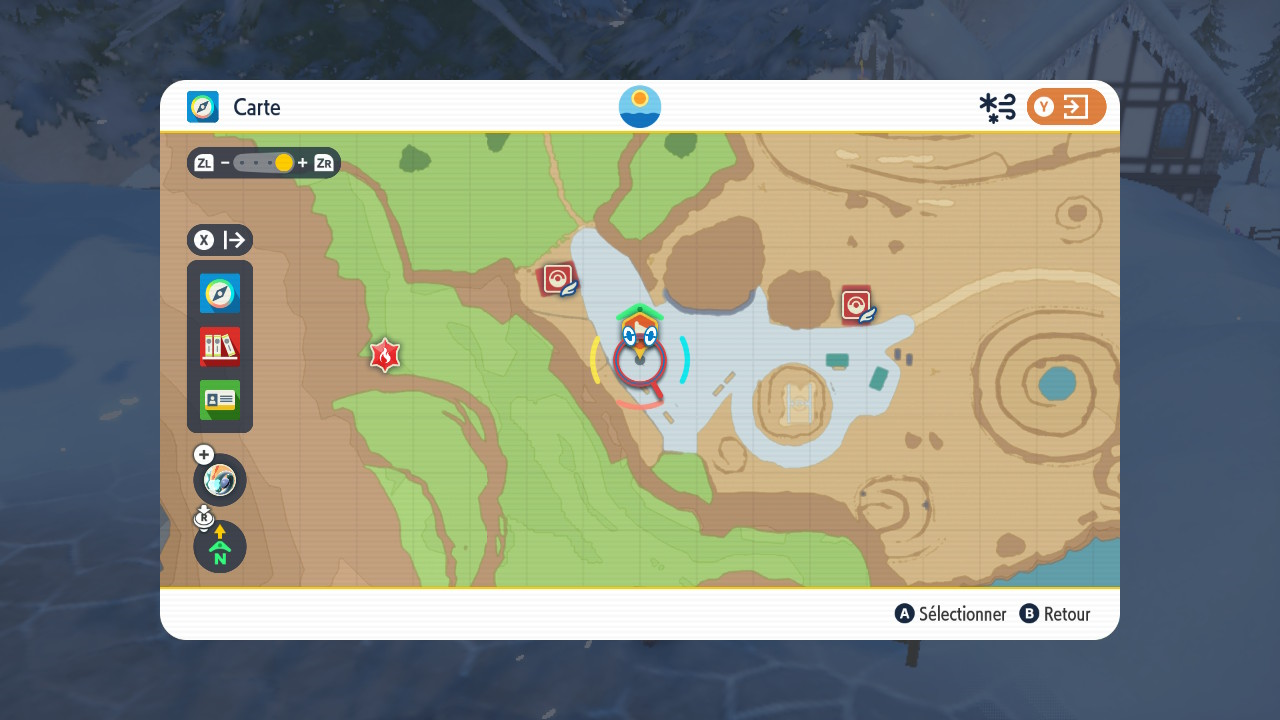Toggle the north orientation compass icon
1280x720 pixels.
tap(220, 547)
